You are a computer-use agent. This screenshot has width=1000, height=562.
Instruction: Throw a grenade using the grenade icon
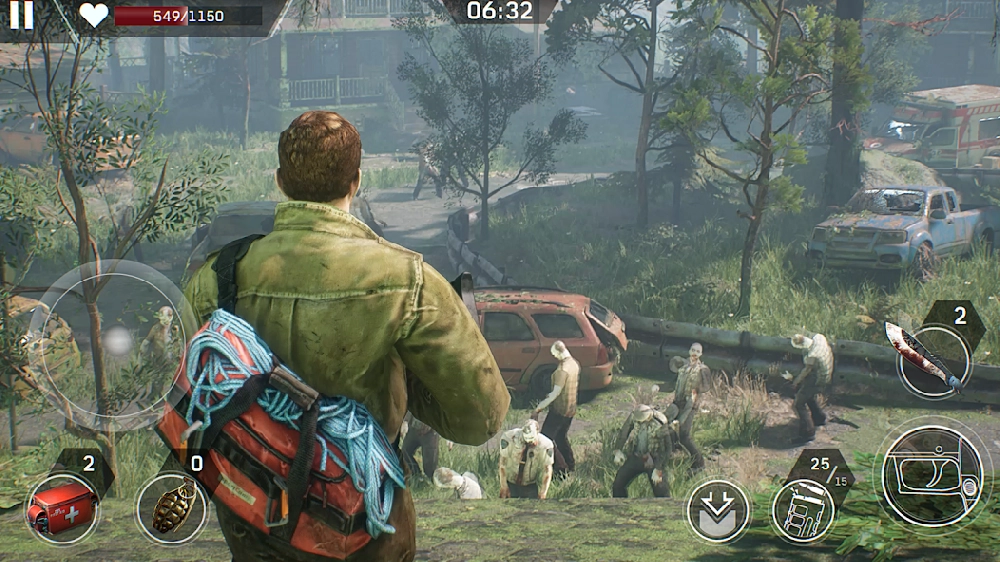172,508
